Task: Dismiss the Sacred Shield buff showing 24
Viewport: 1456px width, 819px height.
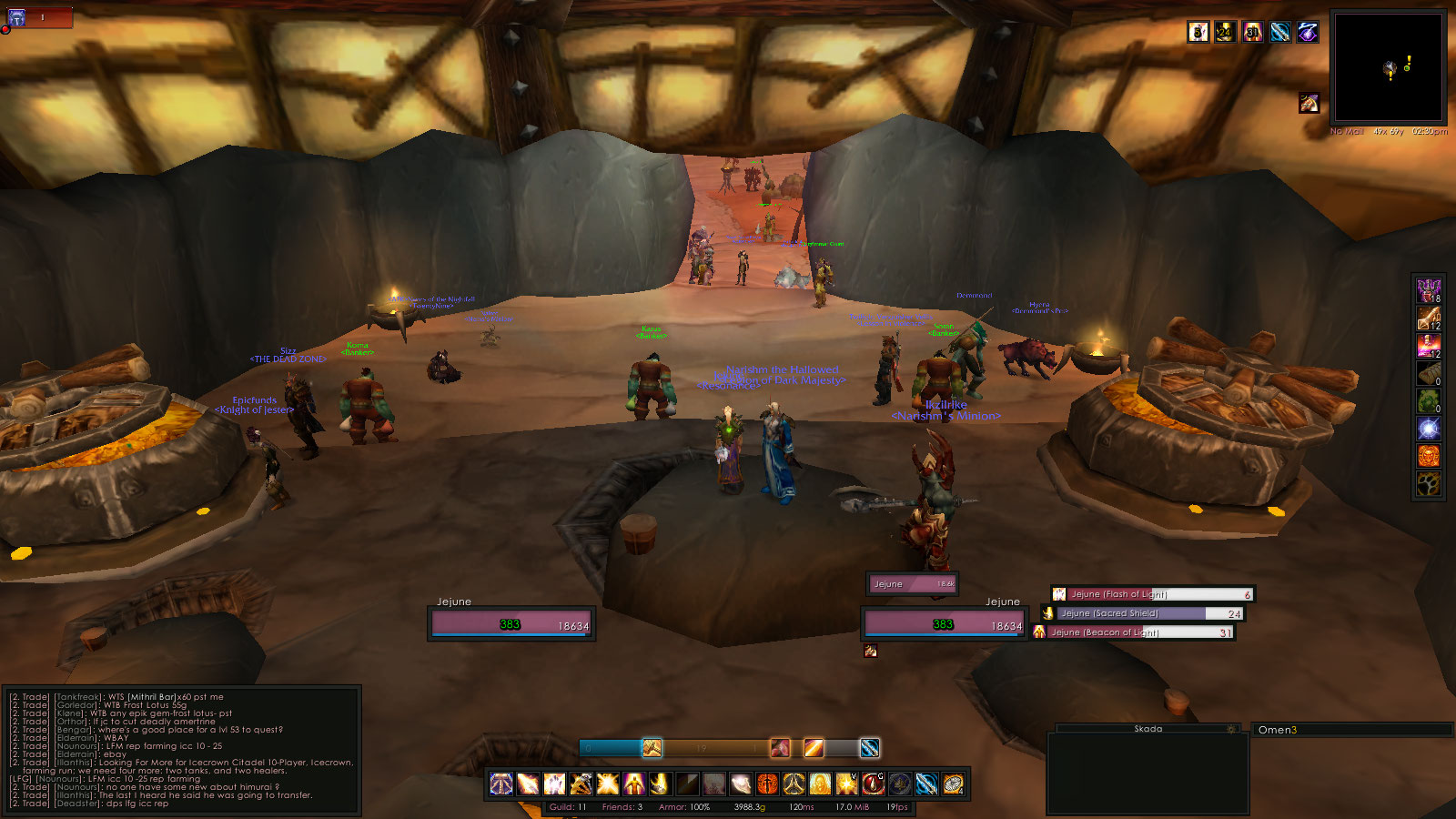Action: tap(1226, 32)
